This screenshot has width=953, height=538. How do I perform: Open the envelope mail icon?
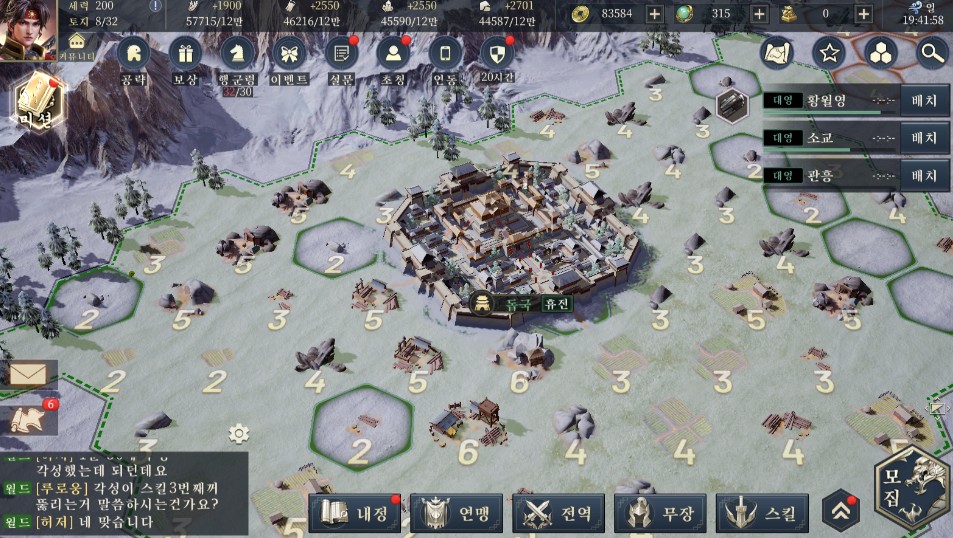28,374
